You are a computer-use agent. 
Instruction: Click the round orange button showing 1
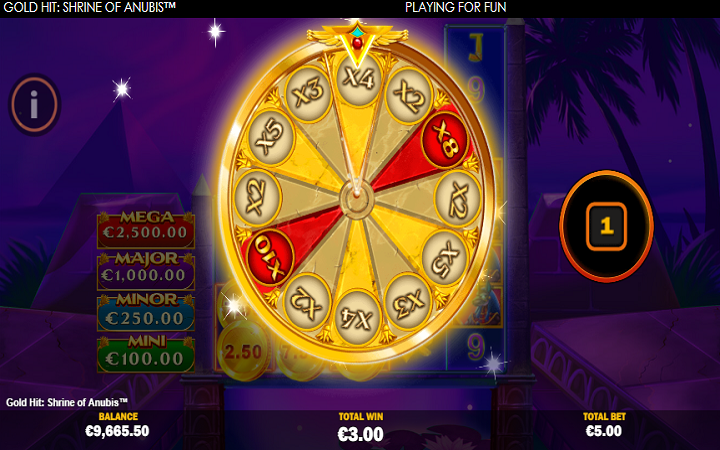[x=606, y=226]
